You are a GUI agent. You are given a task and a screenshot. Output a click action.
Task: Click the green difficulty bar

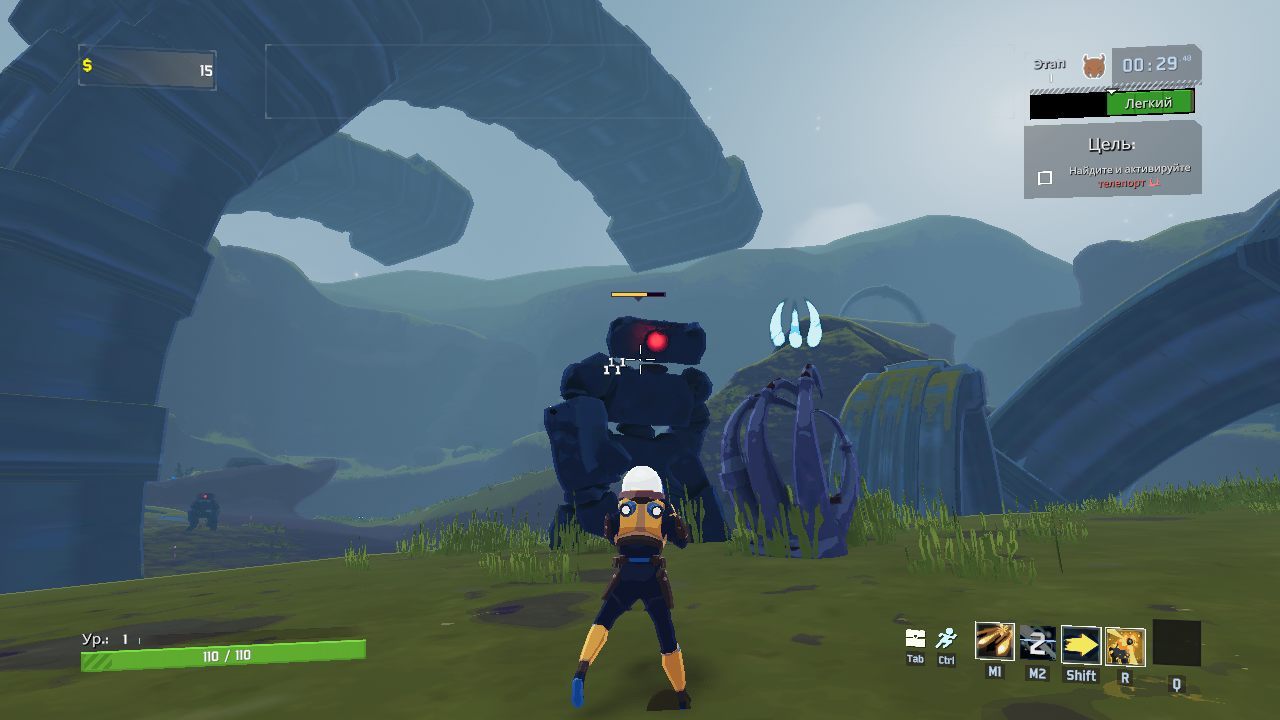point(1149,103)
